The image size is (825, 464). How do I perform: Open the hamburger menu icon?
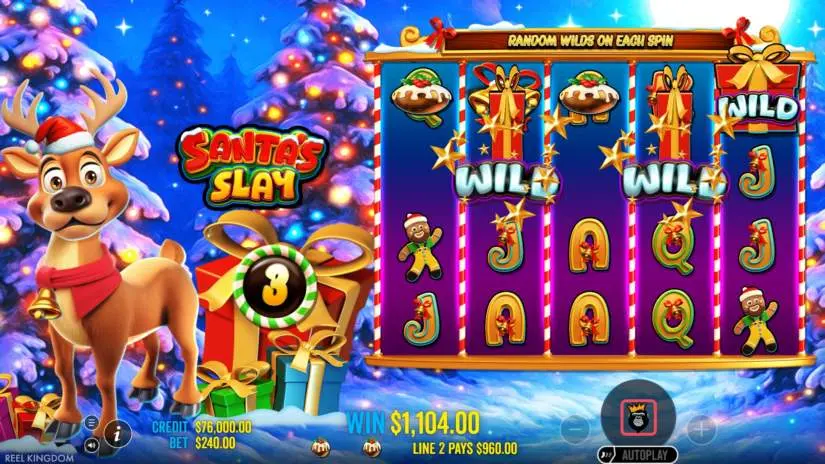(92, 422)
